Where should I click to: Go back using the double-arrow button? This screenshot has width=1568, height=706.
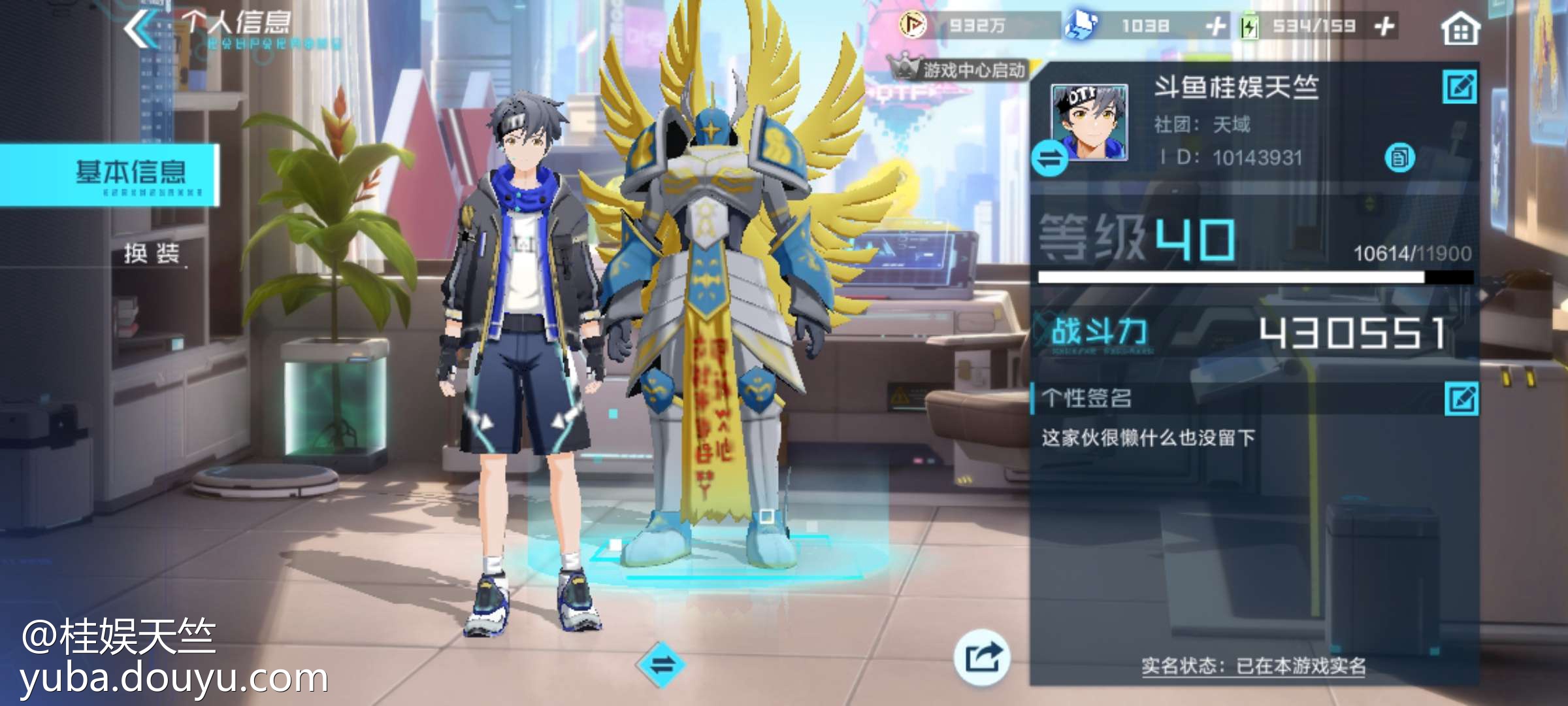point(139,29)
